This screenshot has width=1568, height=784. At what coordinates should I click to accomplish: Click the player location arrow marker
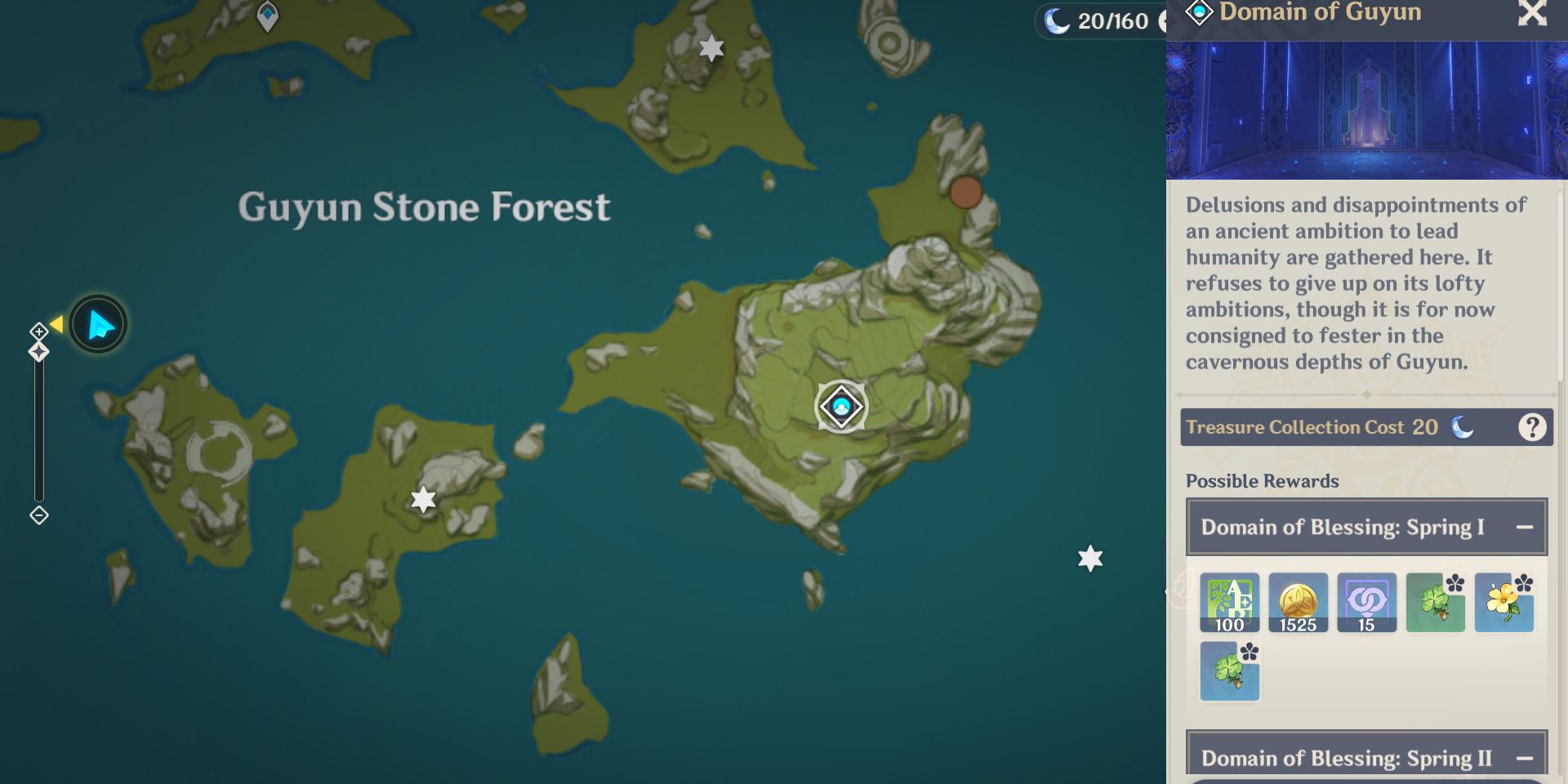click(x=97, y=324)
